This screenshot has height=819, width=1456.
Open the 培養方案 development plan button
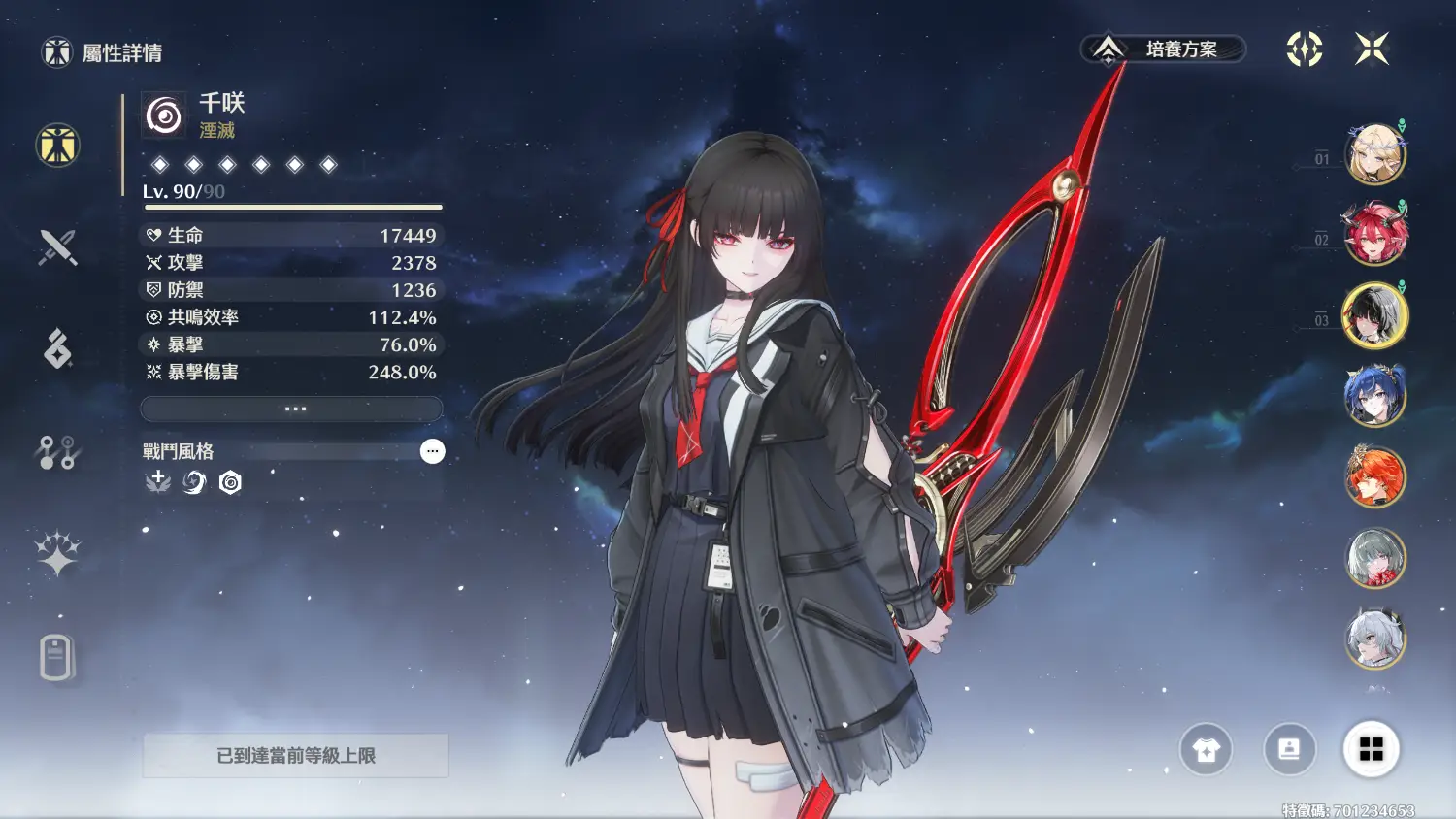[1164, 49]
